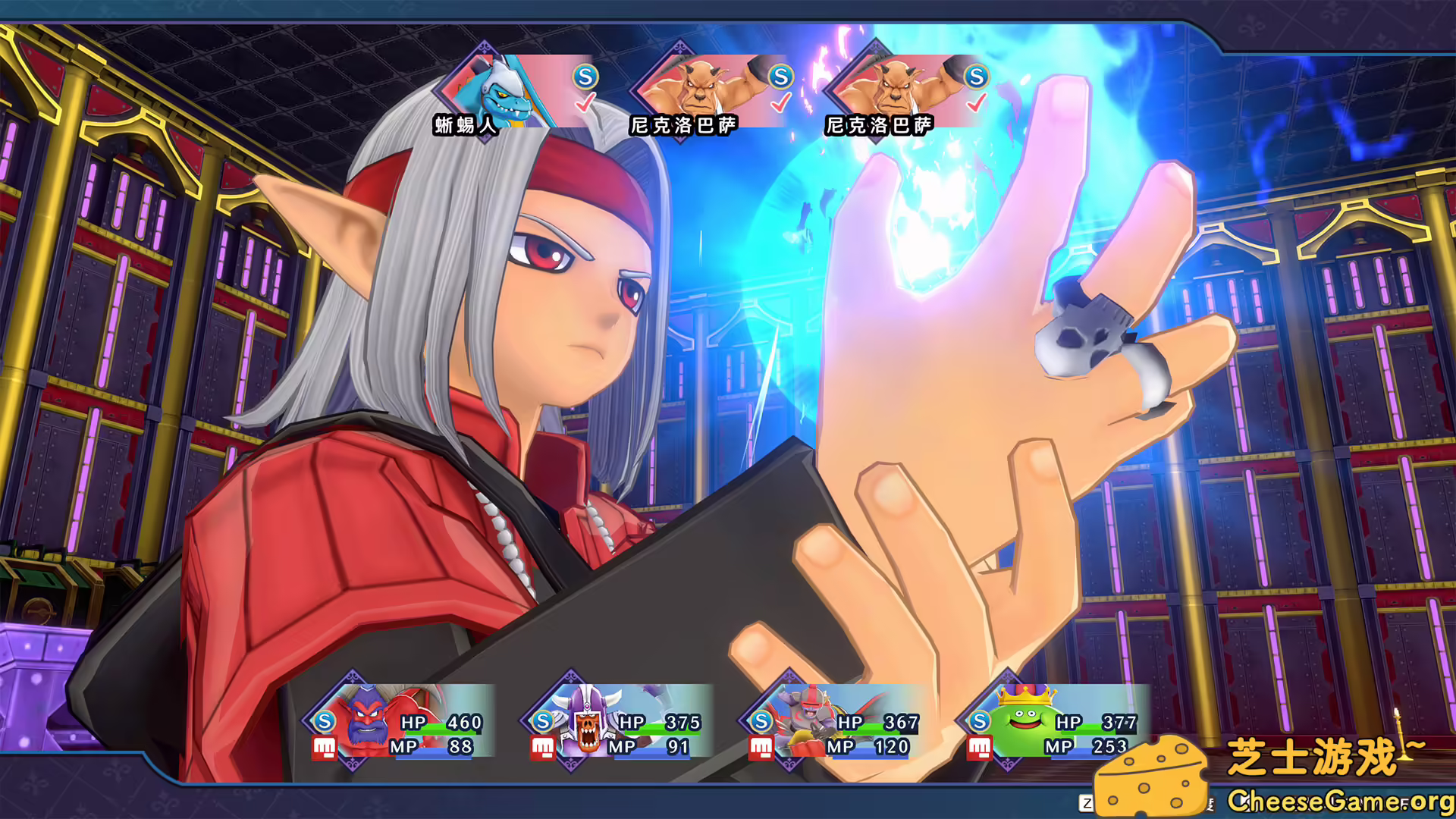Image resolution: width=1456 pixels, height=819 pixels.
Task: Click the red fist icon beside the King Slime
Action: point(979,747)
